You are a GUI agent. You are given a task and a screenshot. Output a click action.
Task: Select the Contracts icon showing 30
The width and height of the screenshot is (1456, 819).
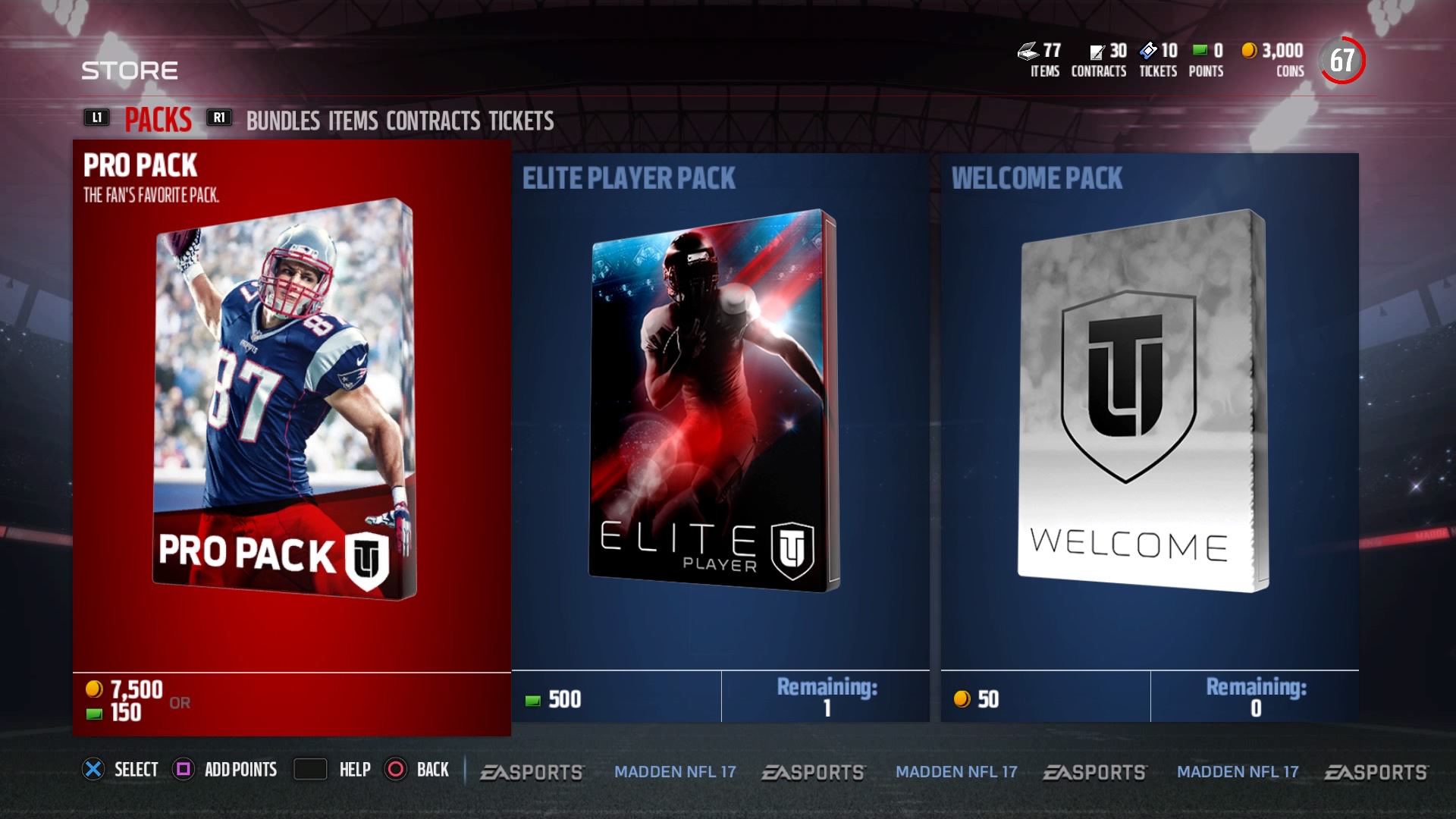coord(1097,52)
